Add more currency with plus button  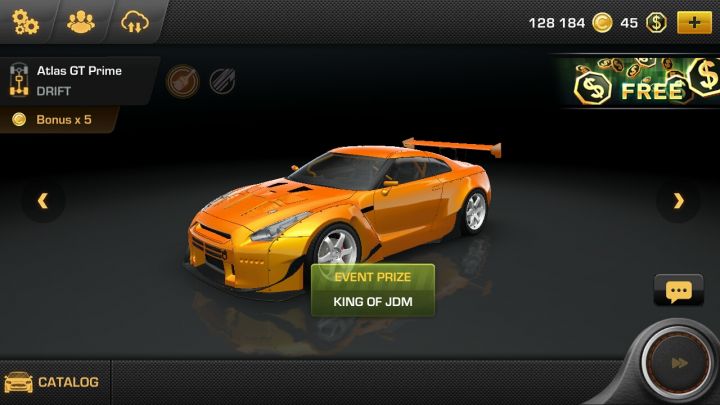click(x=693, y=22)
